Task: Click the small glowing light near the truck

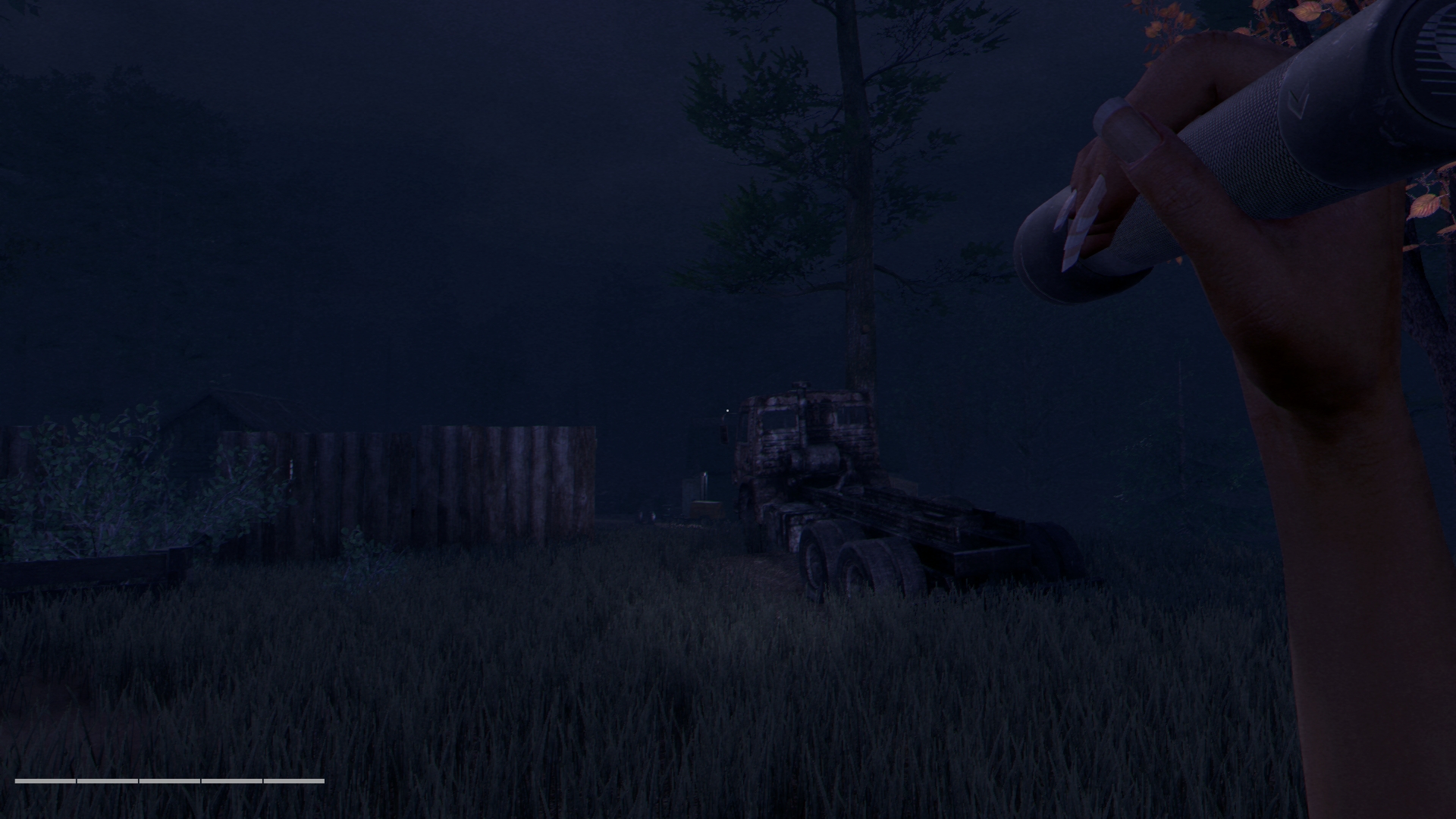Action: point(727,410)
